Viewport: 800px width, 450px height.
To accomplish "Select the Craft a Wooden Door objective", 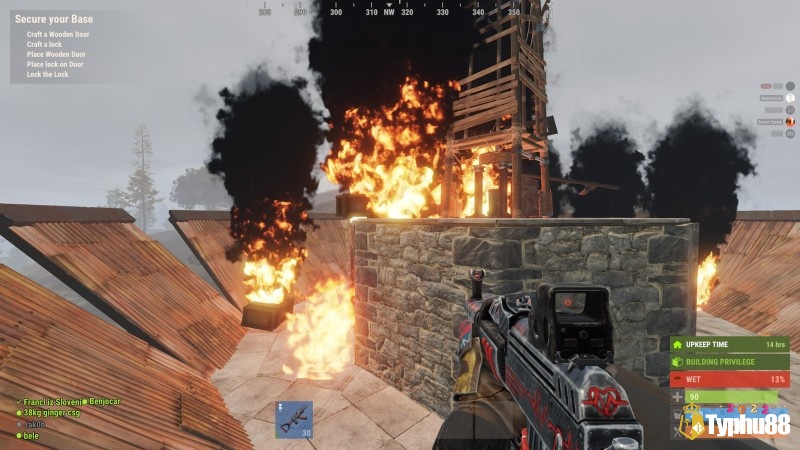I will pos(56,34).
